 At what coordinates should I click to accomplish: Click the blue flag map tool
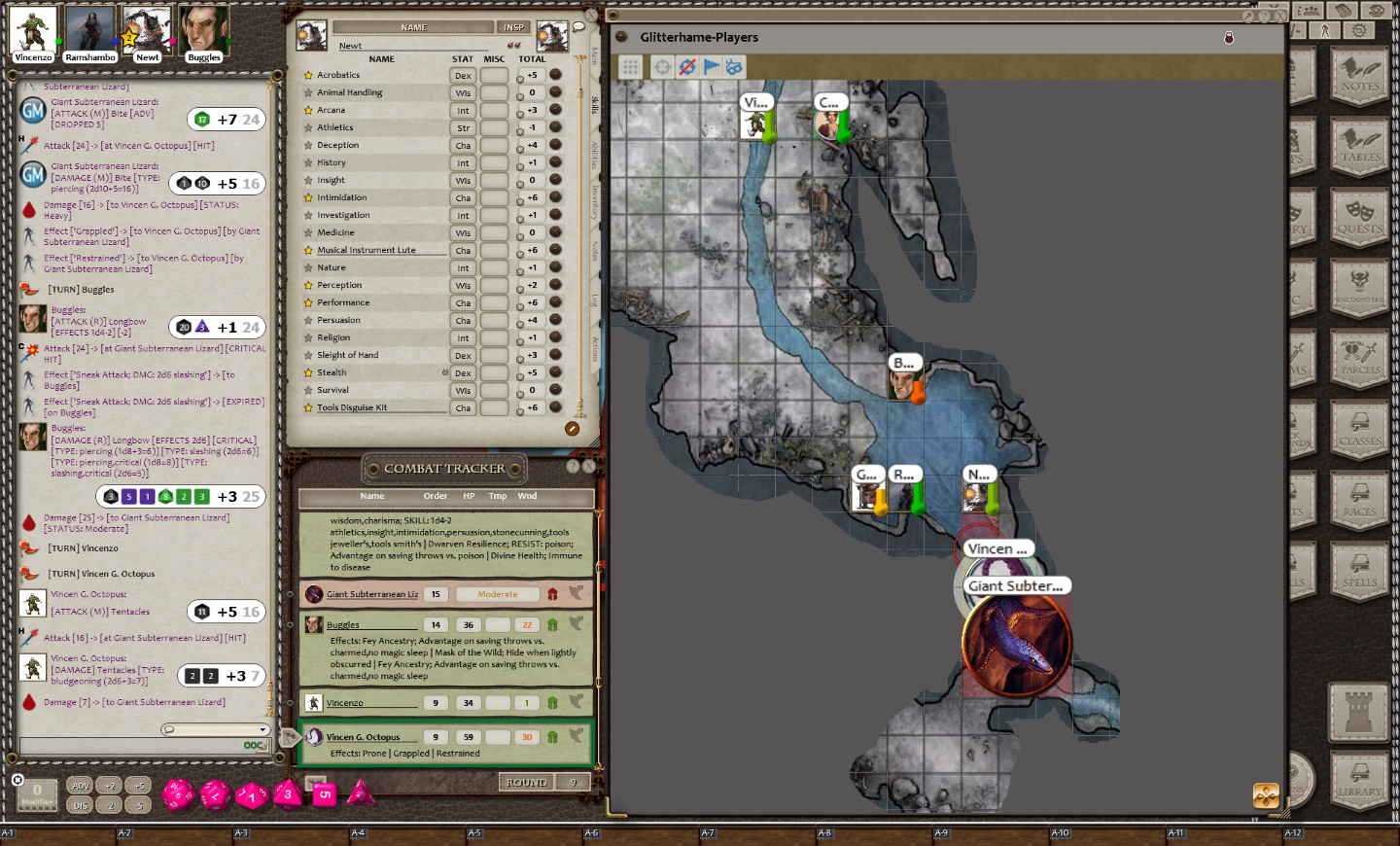711,67
